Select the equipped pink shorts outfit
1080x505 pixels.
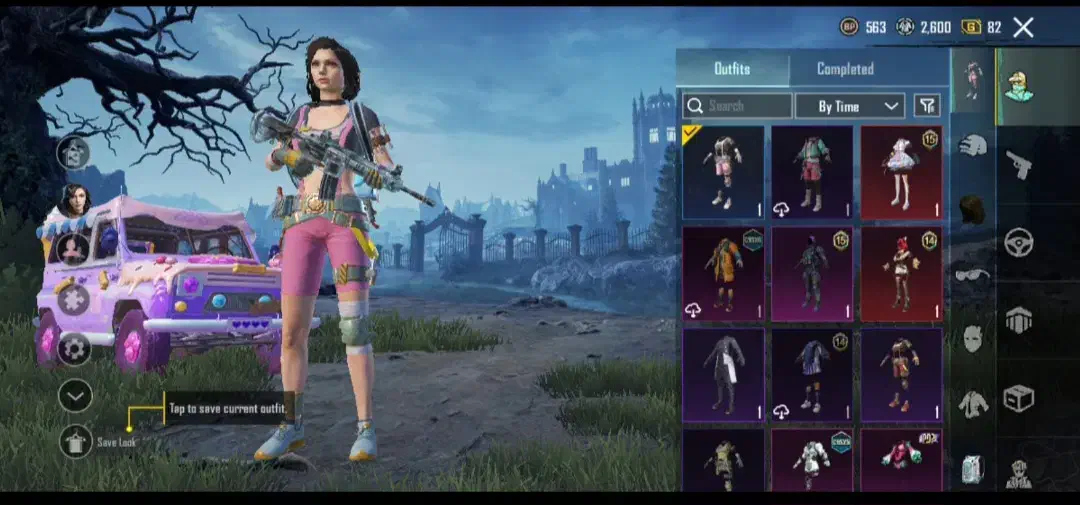click(723, 172)
